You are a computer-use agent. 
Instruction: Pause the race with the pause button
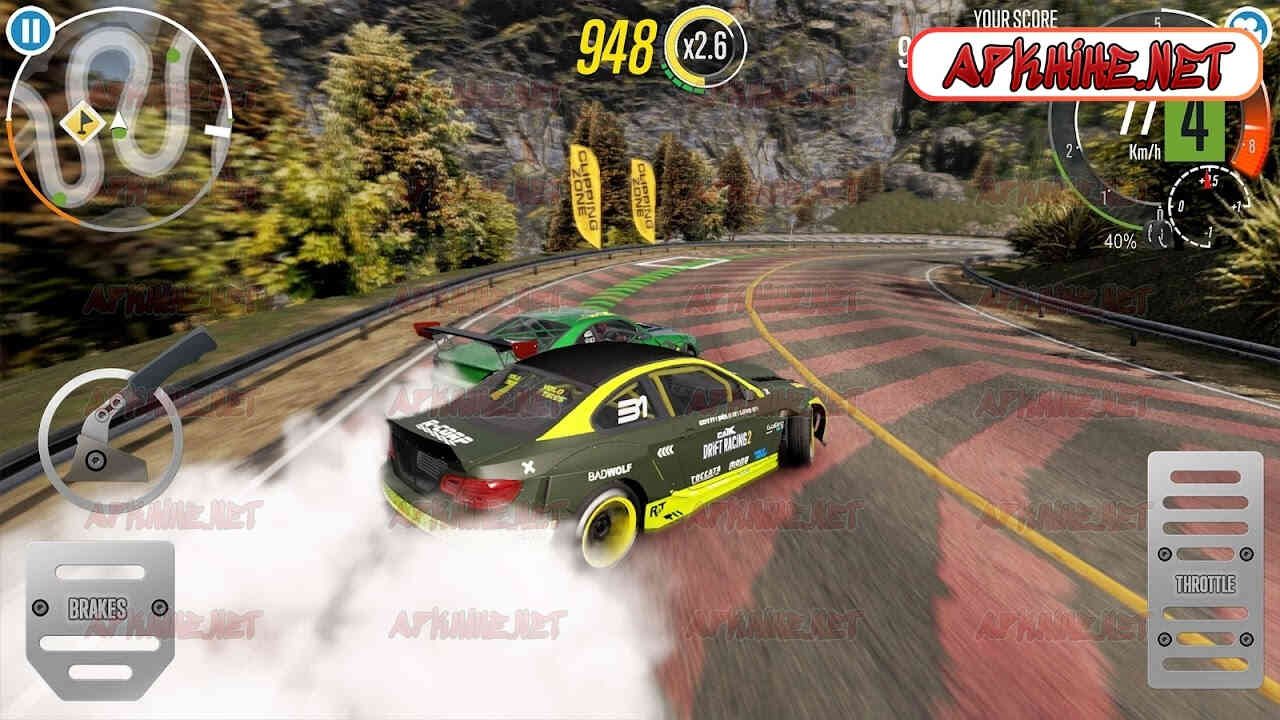[x=31, y=30]
